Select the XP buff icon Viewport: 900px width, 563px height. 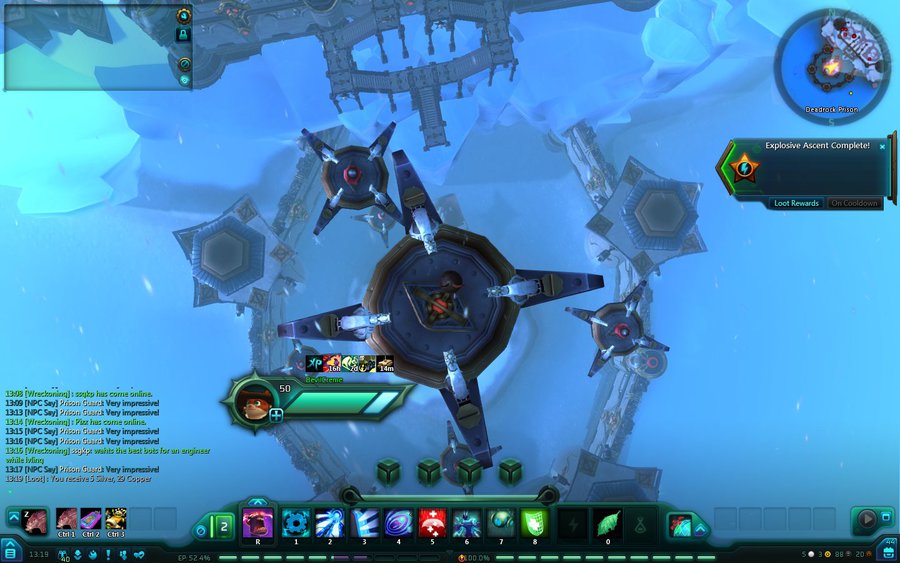coord(313,364)
